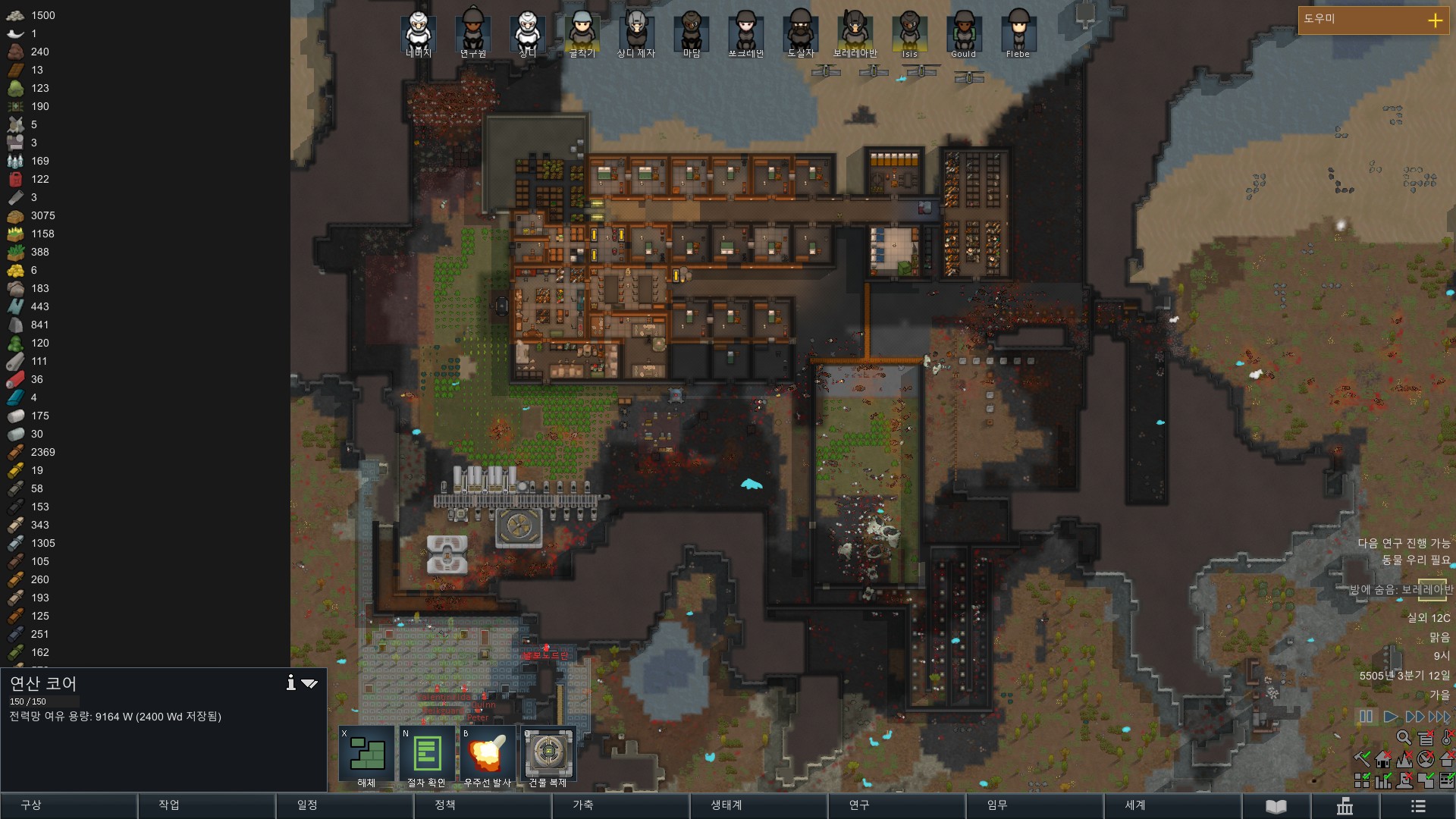Select colonist Isis in the colonist bar
This screenshot has width=1456, height=819.
coord(909,32)
